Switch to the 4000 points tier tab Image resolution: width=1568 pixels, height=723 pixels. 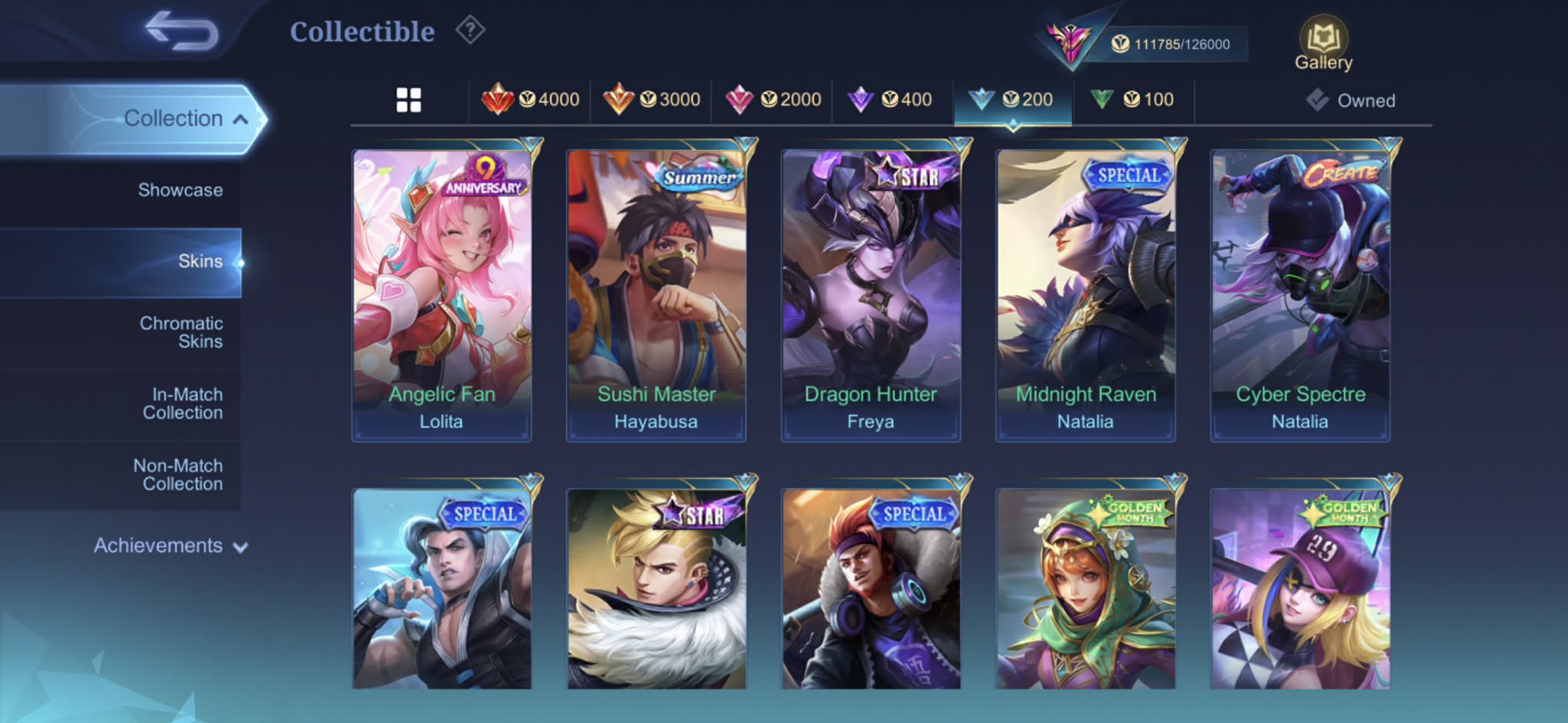click(x=531, y=100)
